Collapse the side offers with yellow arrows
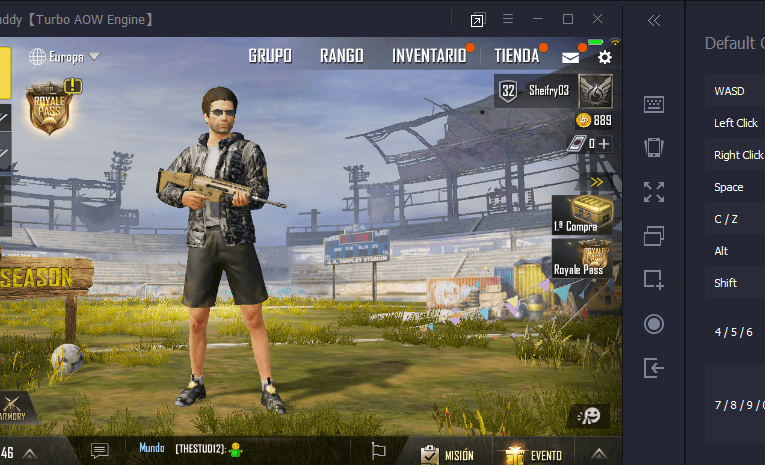Viewport: 765px width, 465px height. pyautogui.click(x=597, y=182)
